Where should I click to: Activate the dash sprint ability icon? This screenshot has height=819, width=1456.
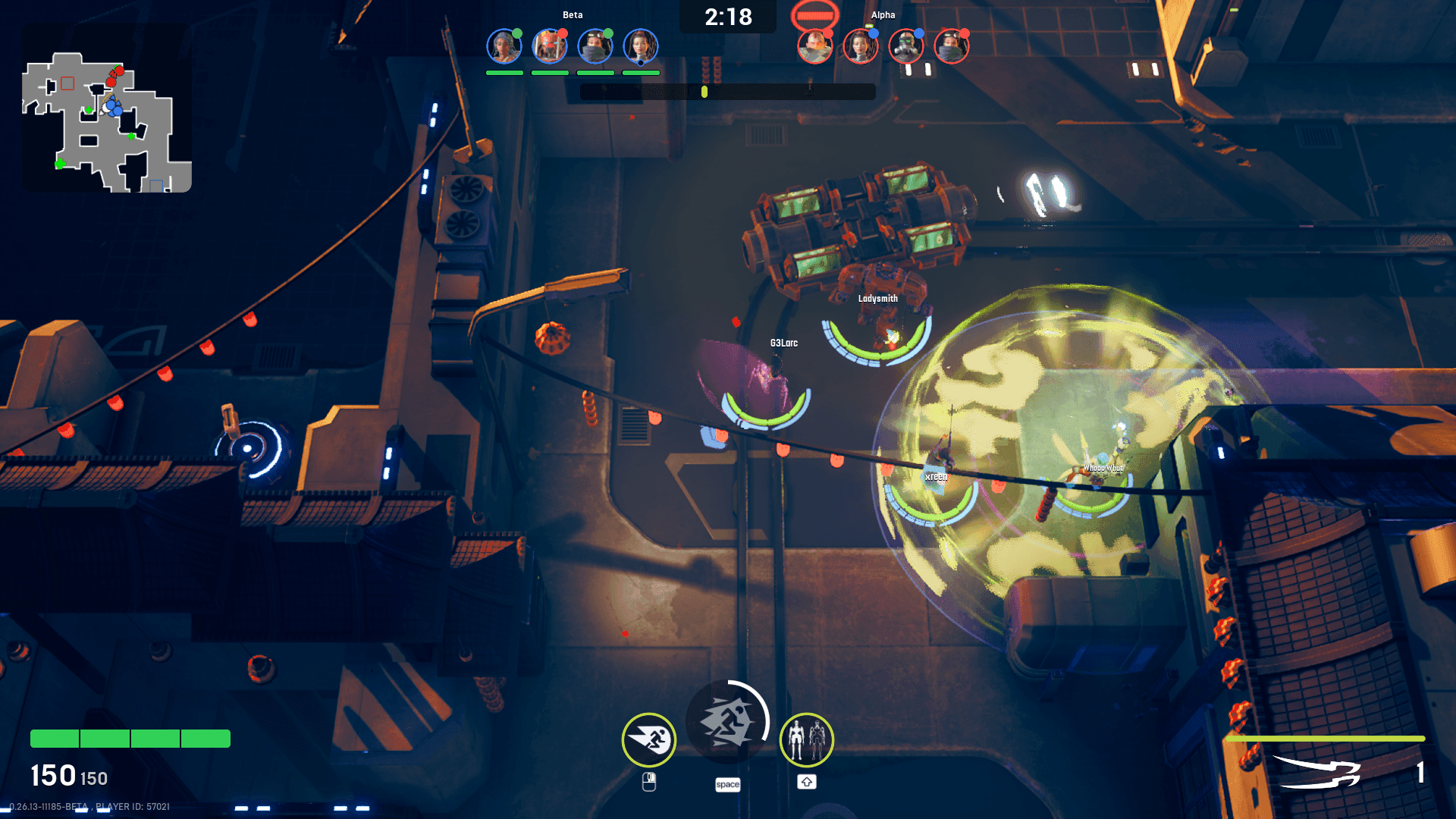click(x=649, y=739)
